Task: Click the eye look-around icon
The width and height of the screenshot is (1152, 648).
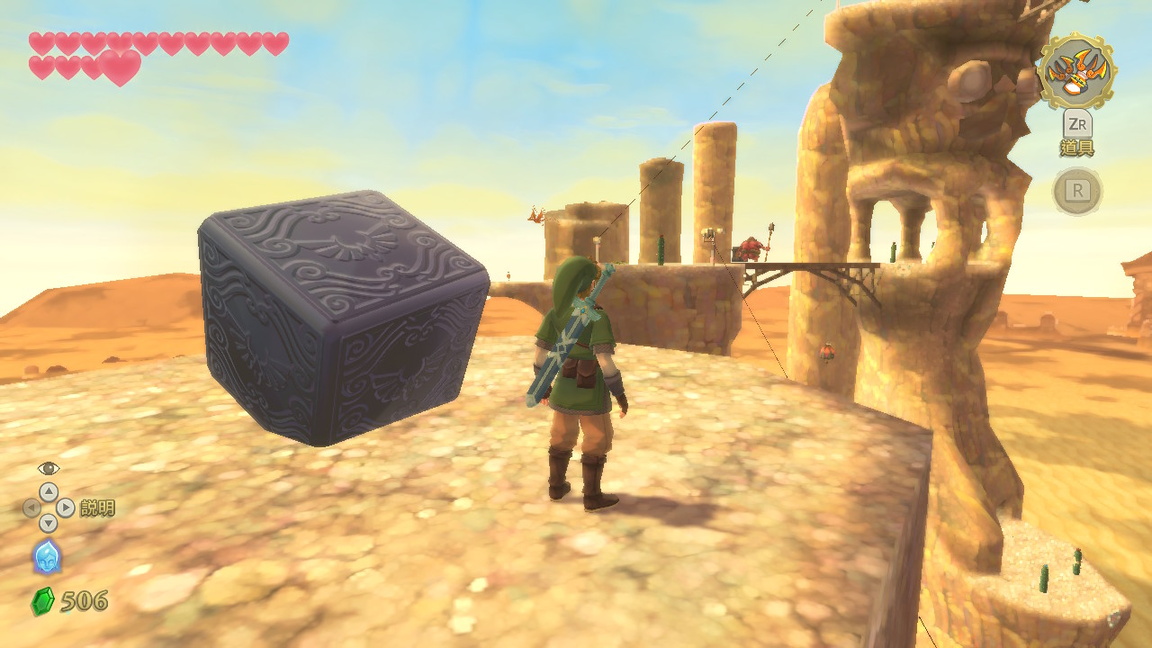Action: pos(48,468)
